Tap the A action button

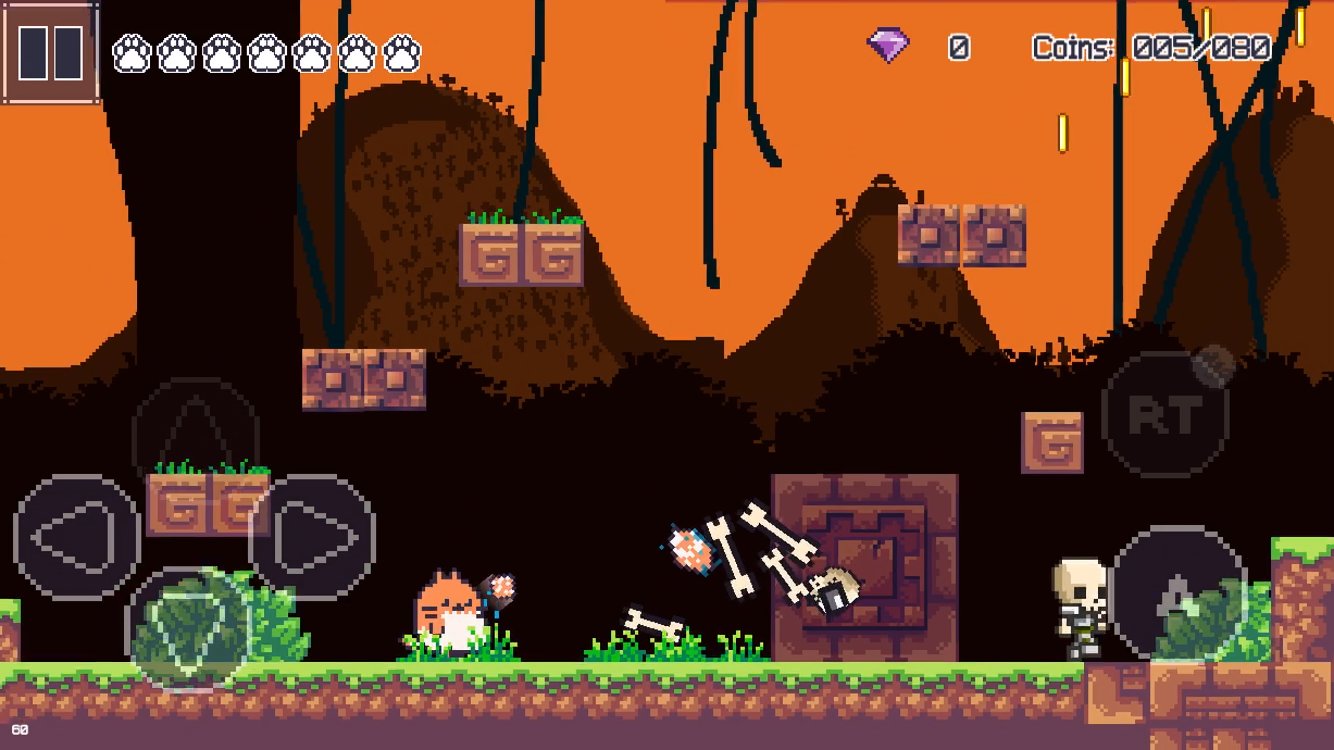click(1180, 594)
